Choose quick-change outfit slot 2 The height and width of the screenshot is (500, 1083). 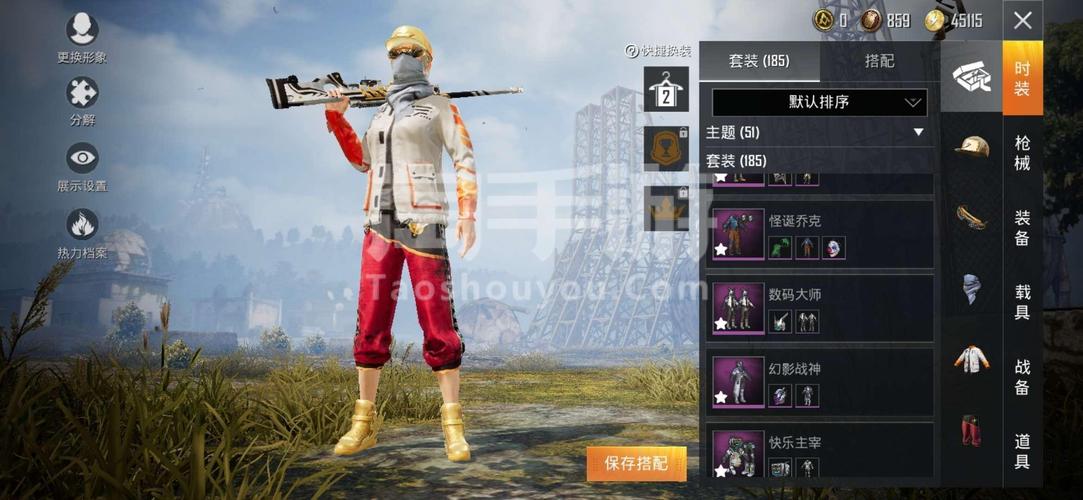coord(665,90)
